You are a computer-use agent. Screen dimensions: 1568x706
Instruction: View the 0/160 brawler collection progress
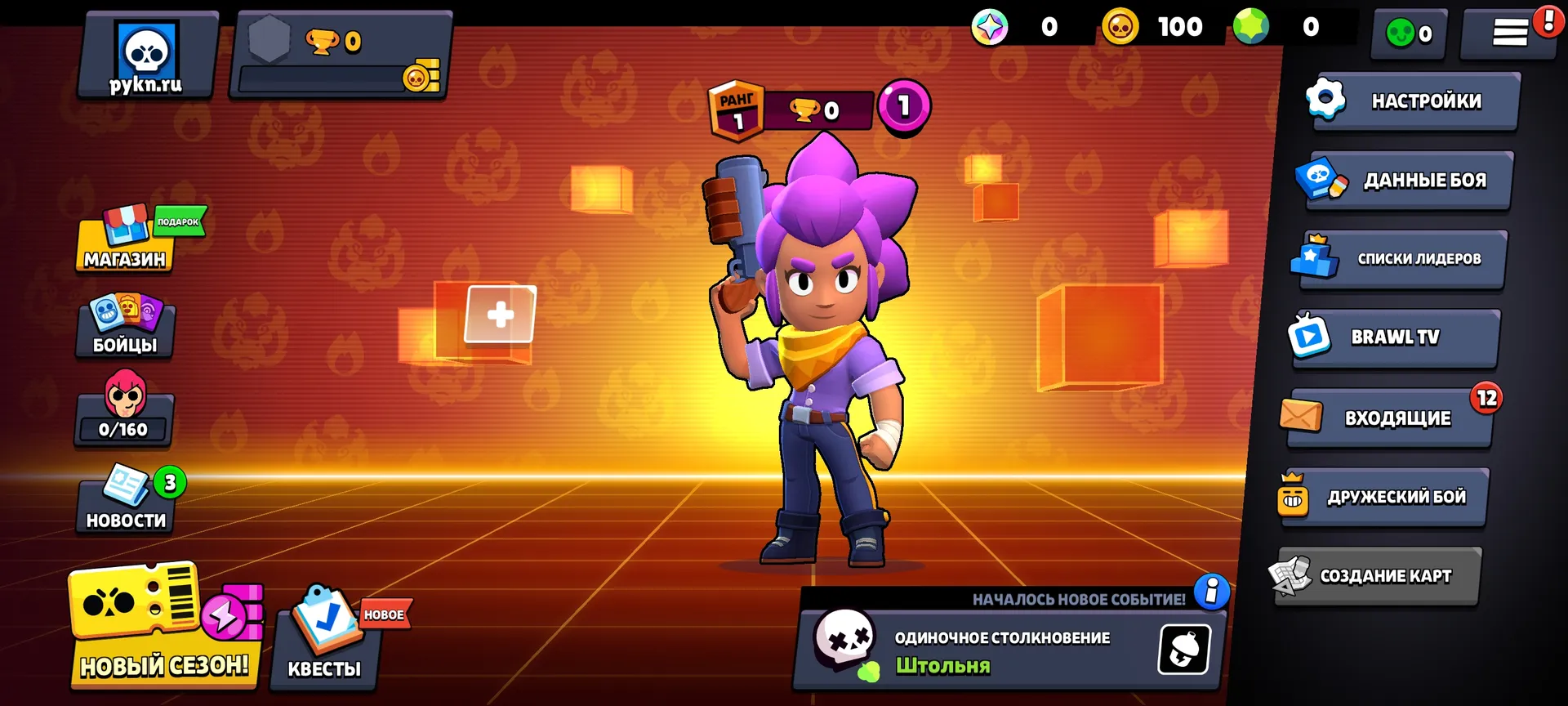coord(124,411)
